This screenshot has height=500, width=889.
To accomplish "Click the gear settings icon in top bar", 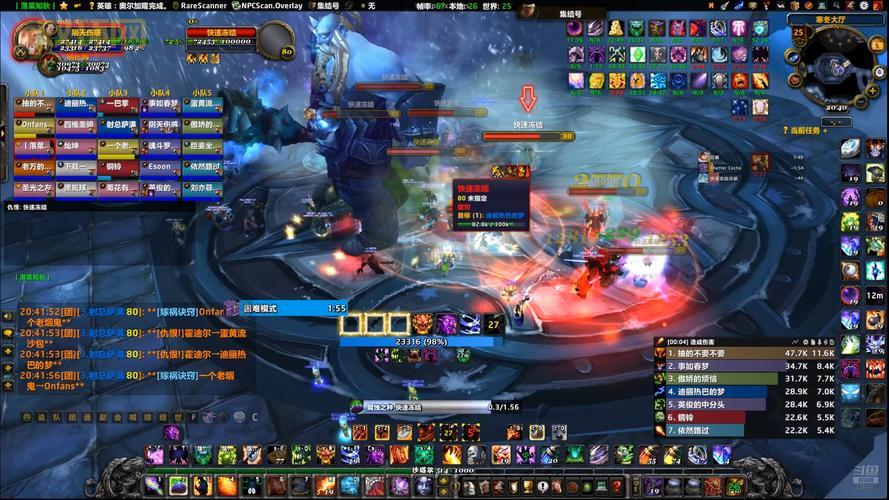I will [862, 5].
